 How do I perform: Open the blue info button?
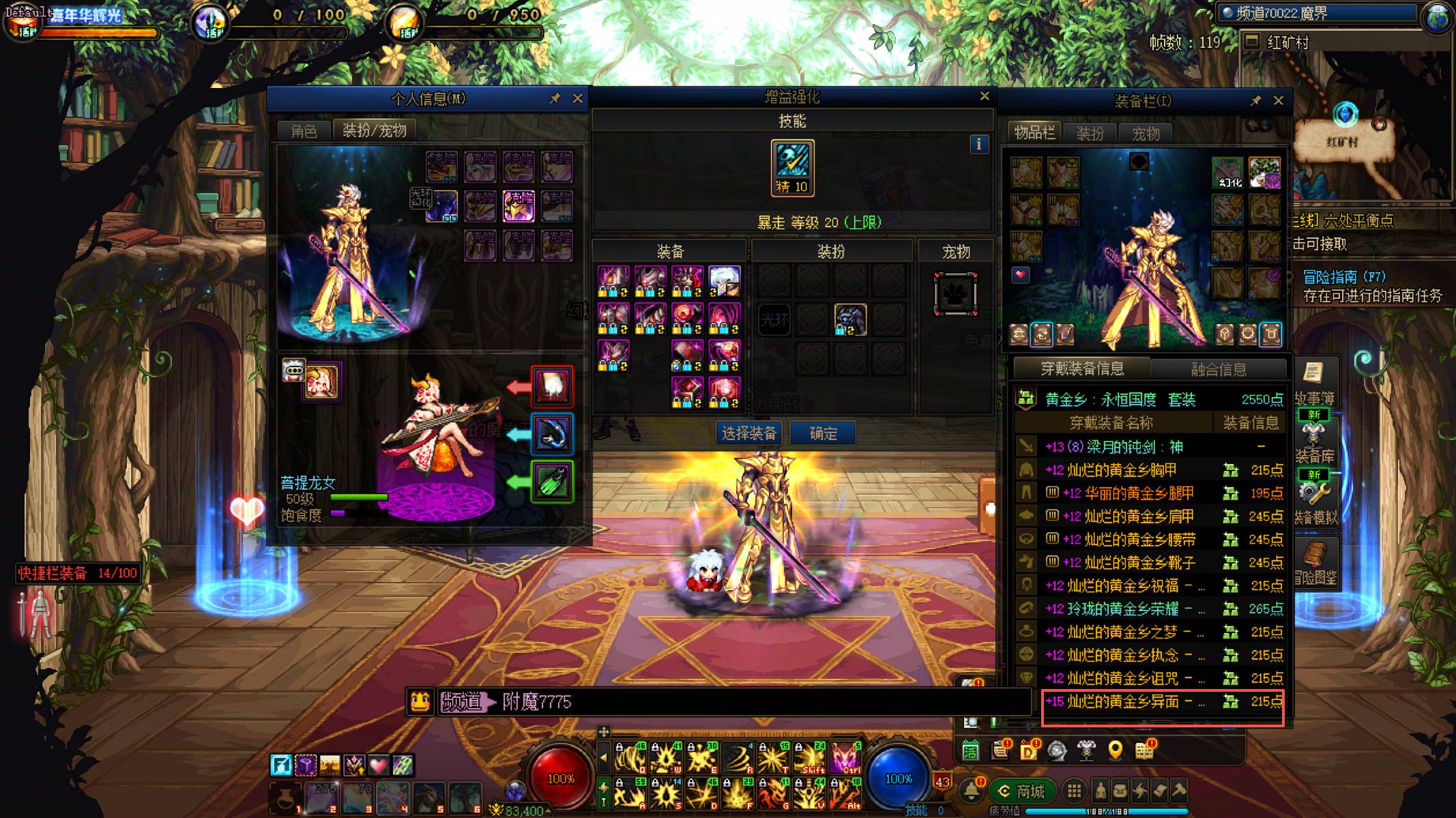(978, 144)
